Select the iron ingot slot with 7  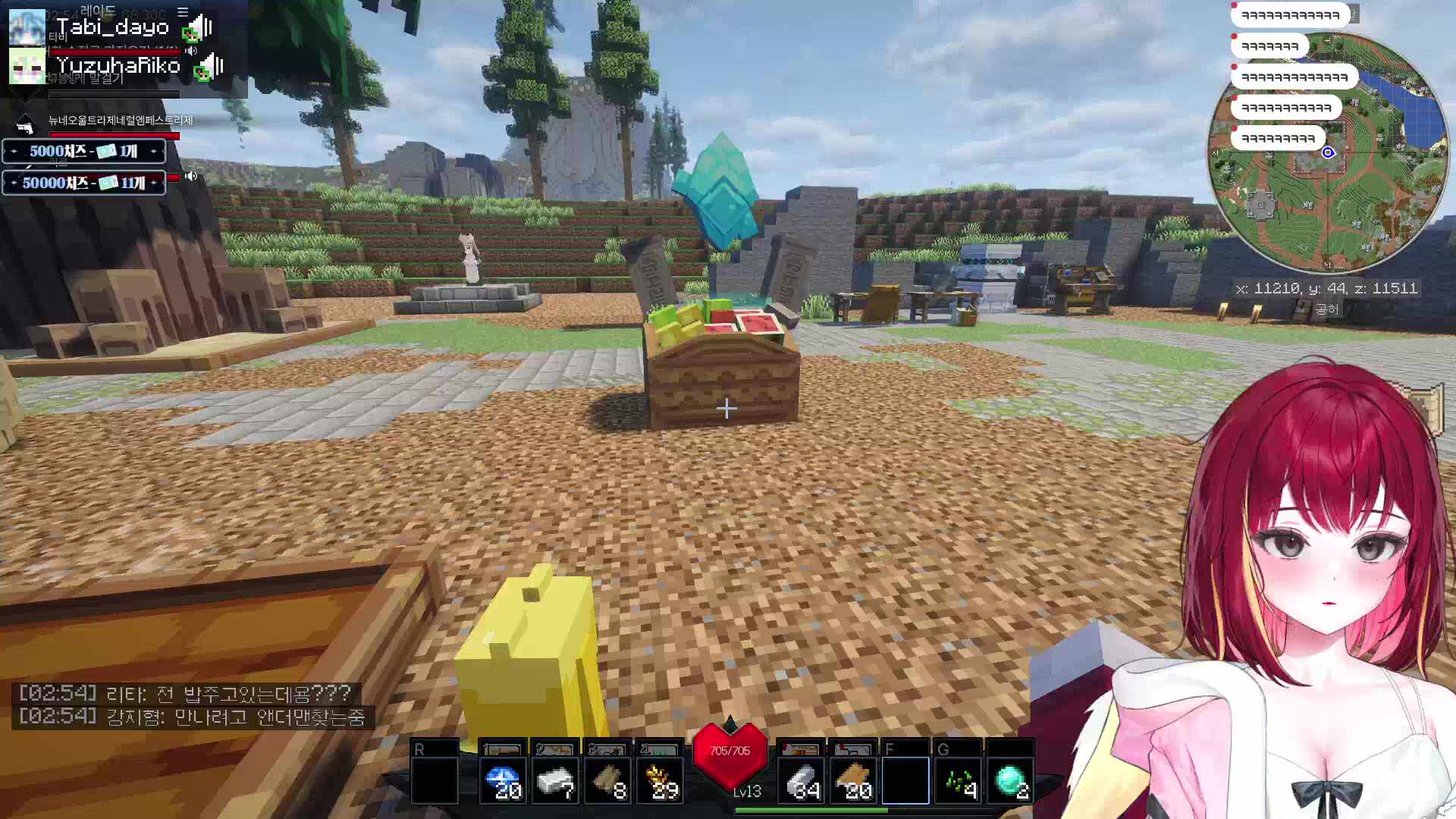(554, 780)
